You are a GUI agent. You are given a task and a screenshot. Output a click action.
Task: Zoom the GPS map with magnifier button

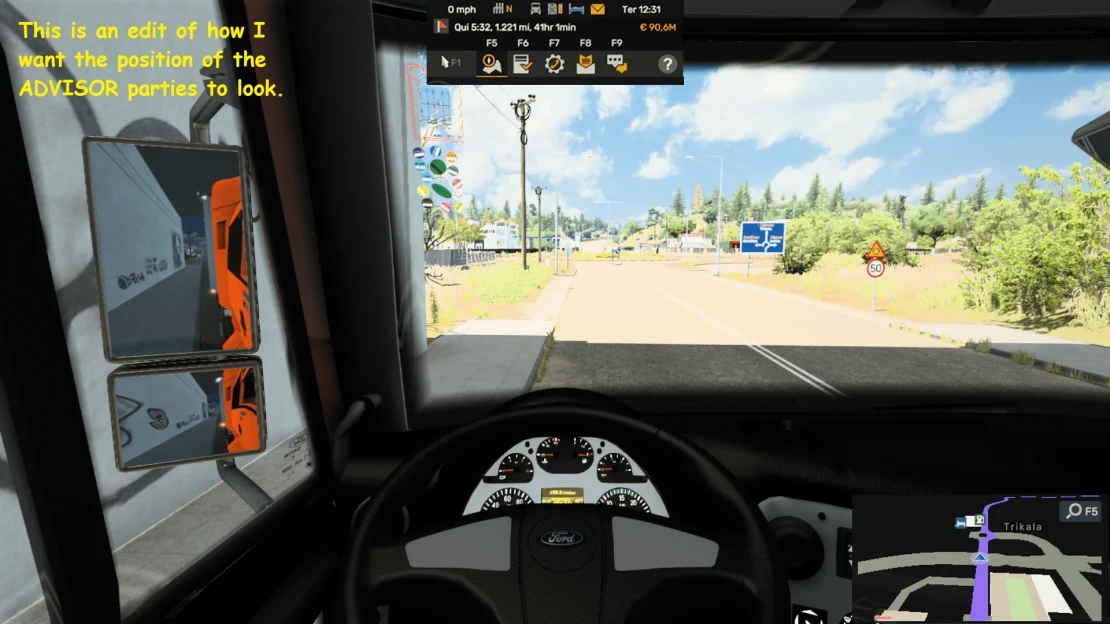pyautogui.click(x=1082, y=511)
